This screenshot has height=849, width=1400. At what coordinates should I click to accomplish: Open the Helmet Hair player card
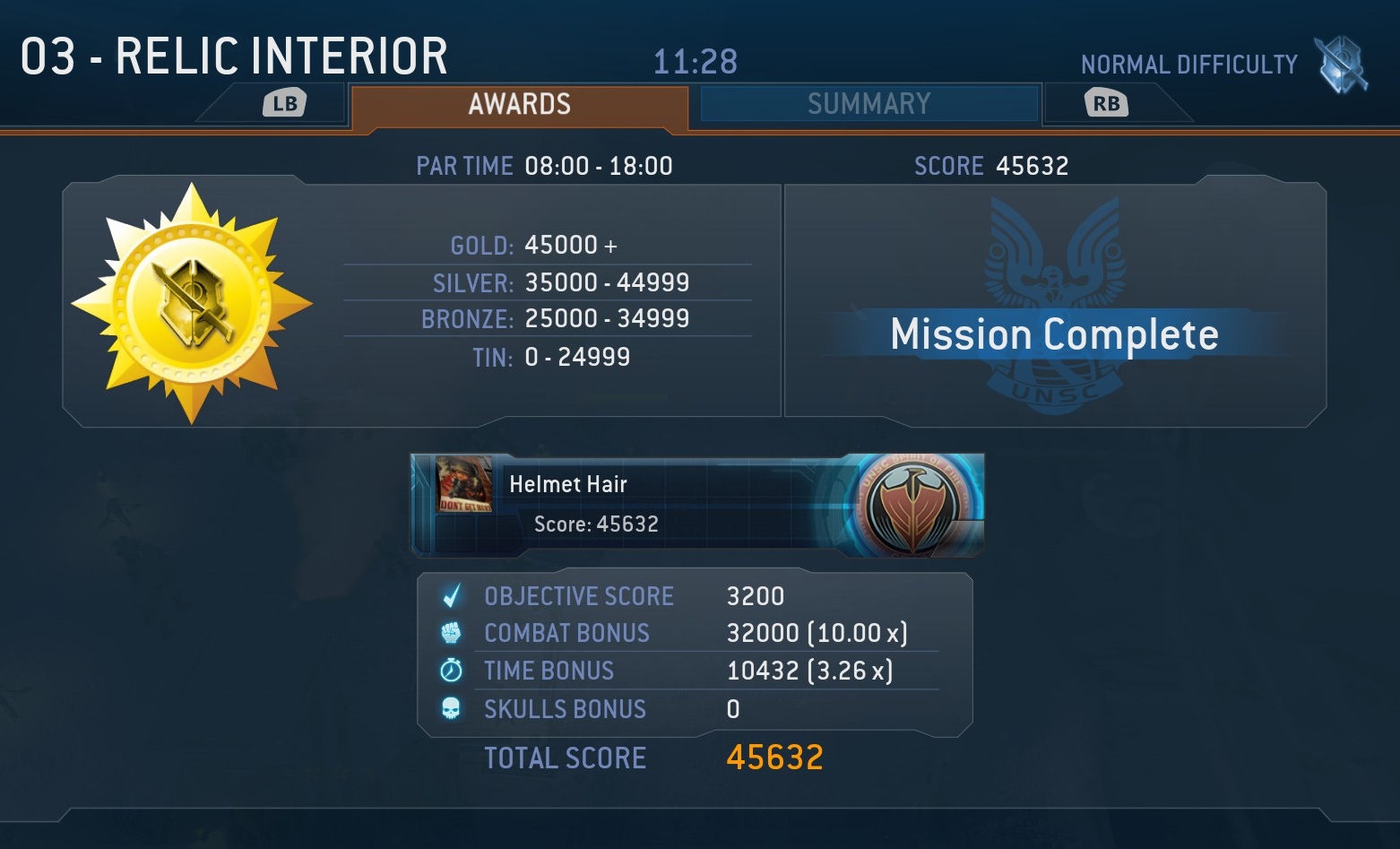coord(697,505)
